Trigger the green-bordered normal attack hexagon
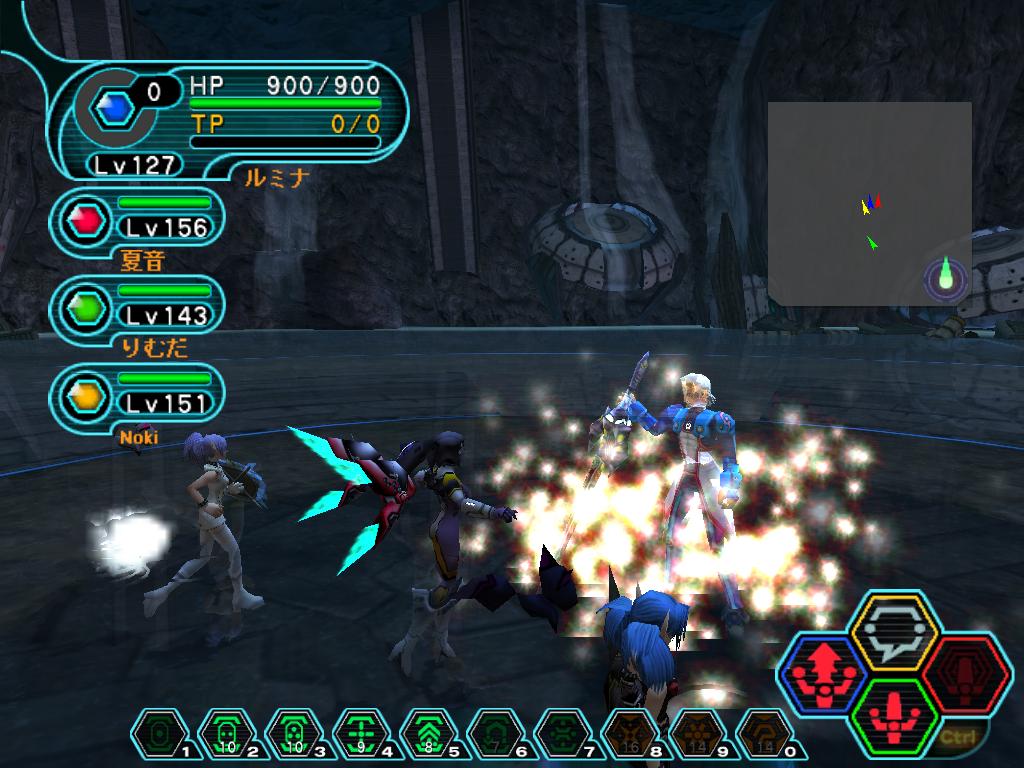The width and height of the screenshot is (1024, 768). click(893, 716)
